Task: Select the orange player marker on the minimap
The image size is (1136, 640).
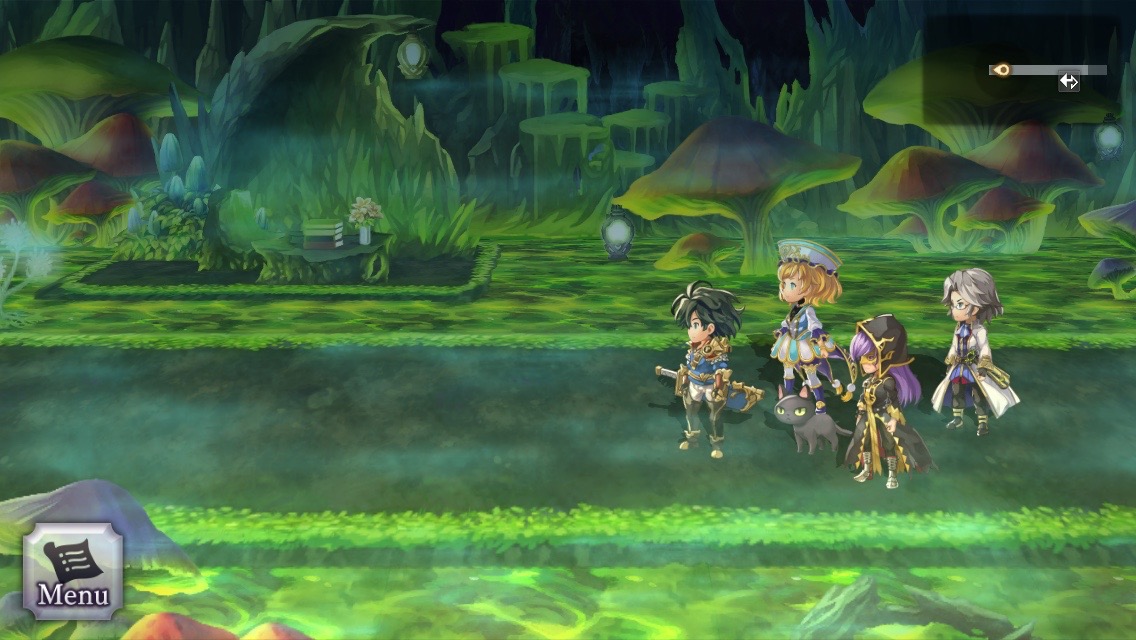Action: pyautogui.click(x=1001, y=70)
